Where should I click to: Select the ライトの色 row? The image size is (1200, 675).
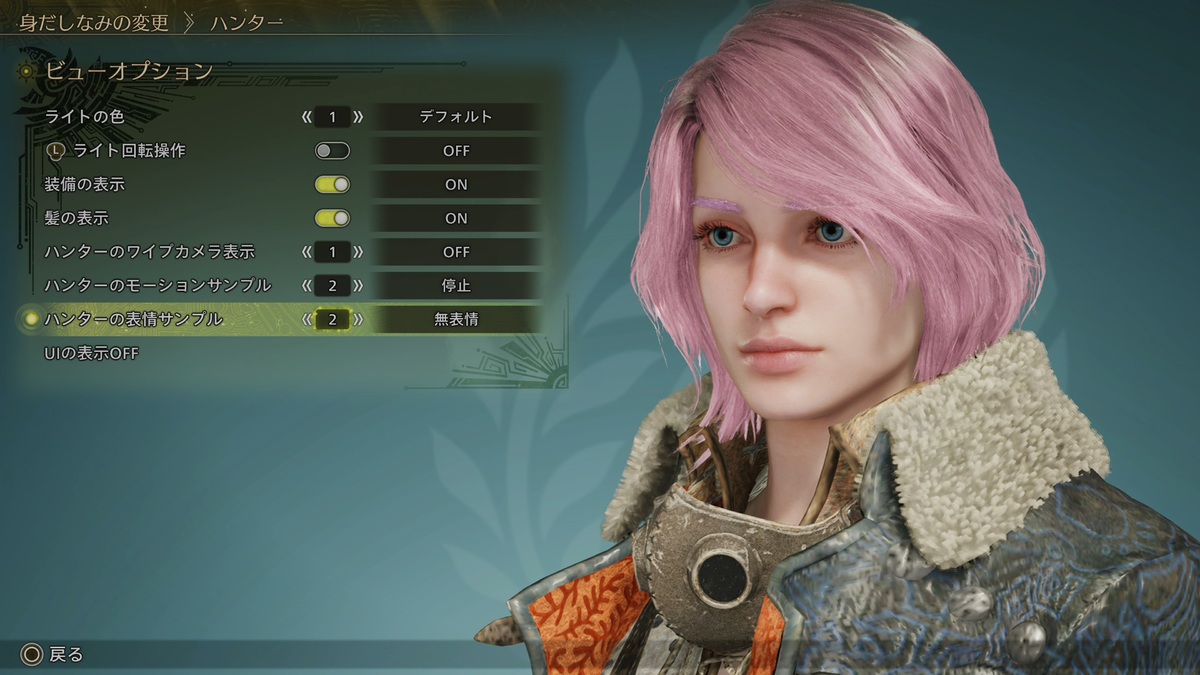(84, 117)
